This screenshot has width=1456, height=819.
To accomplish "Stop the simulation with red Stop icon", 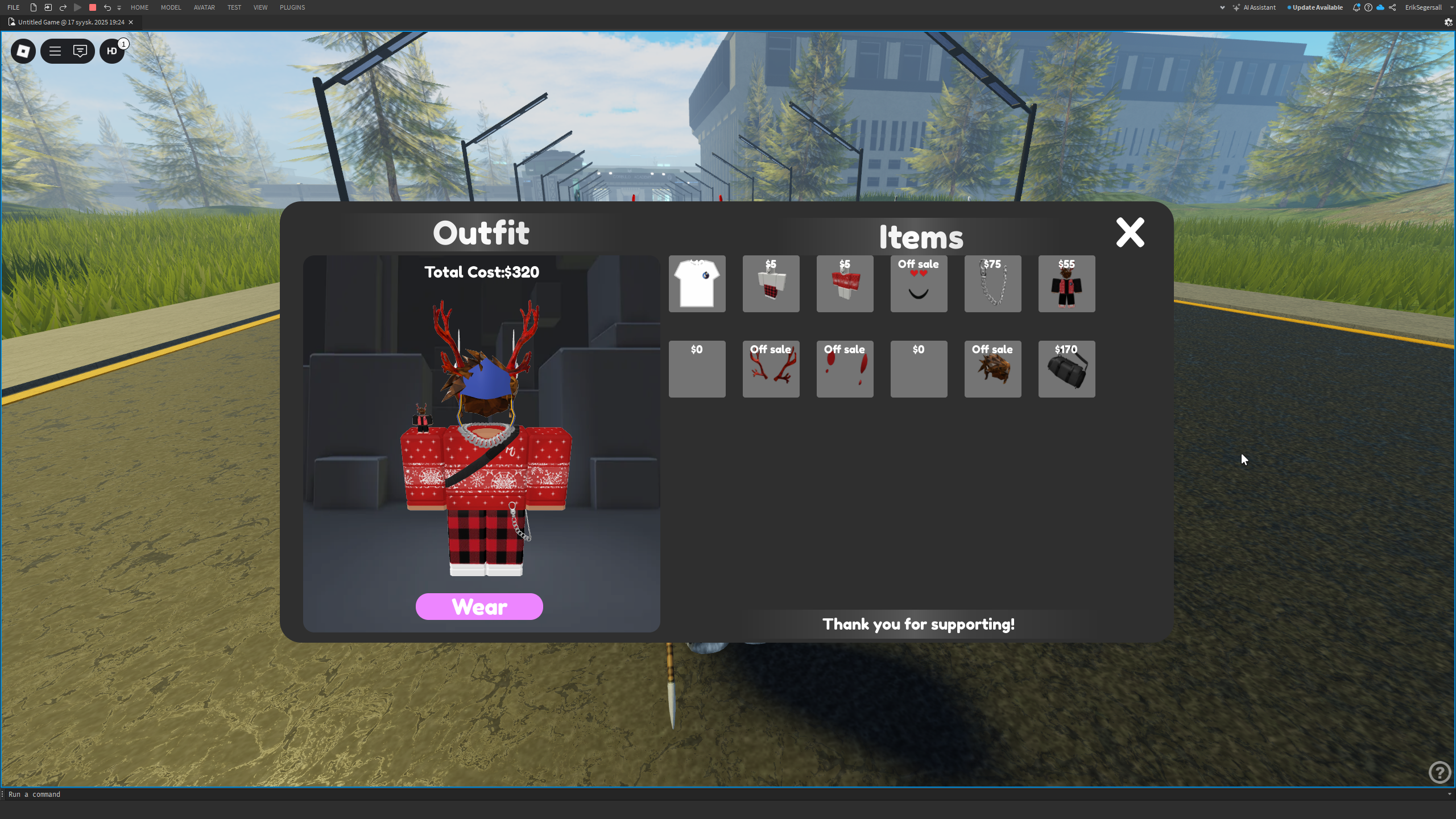I will (92, 7).
